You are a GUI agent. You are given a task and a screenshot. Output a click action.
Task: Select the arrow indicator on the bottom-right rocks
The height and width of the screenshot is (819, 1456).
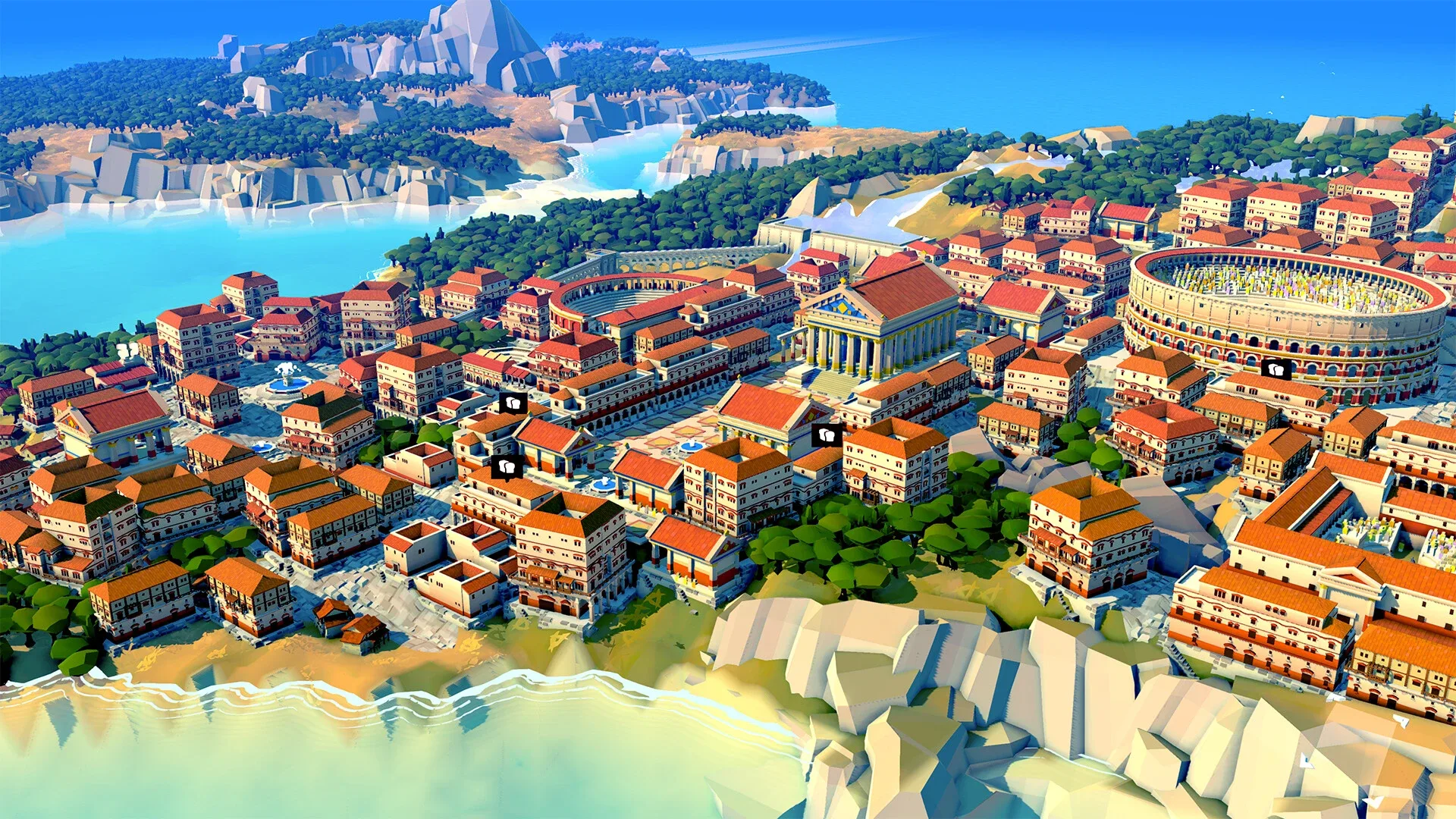1401,720
